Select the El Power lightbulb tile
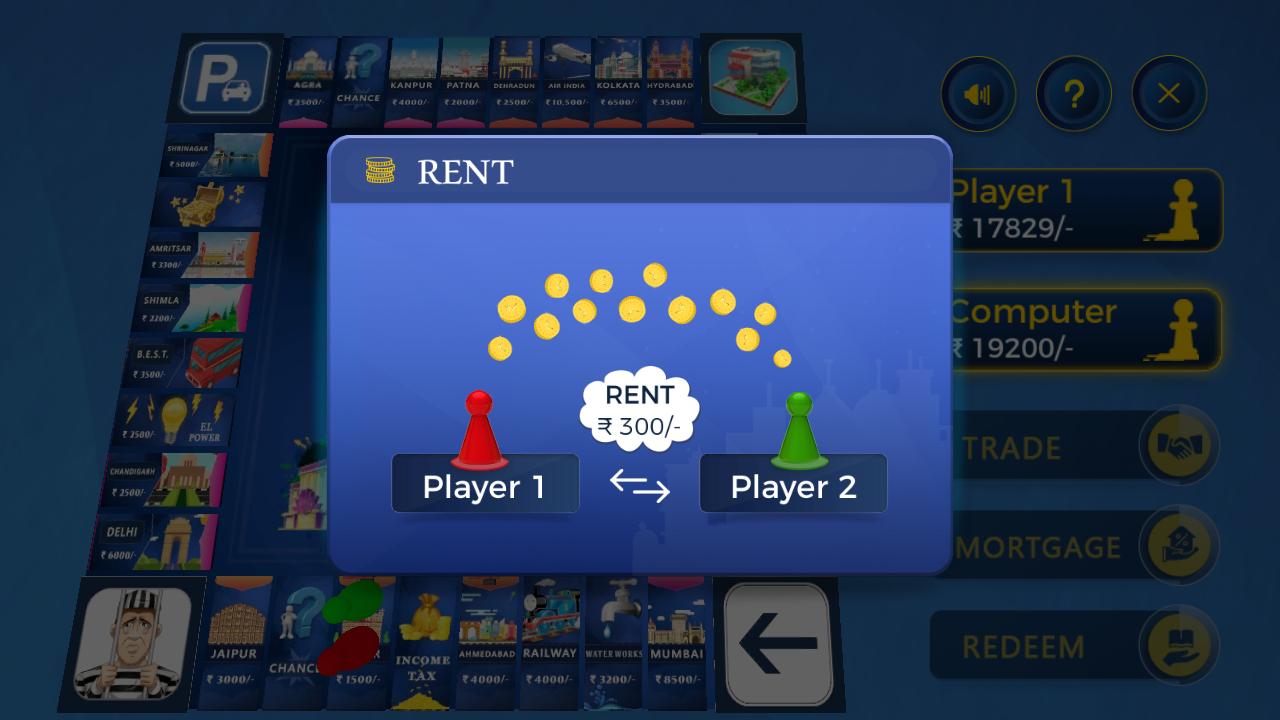 tap(176, 420)
